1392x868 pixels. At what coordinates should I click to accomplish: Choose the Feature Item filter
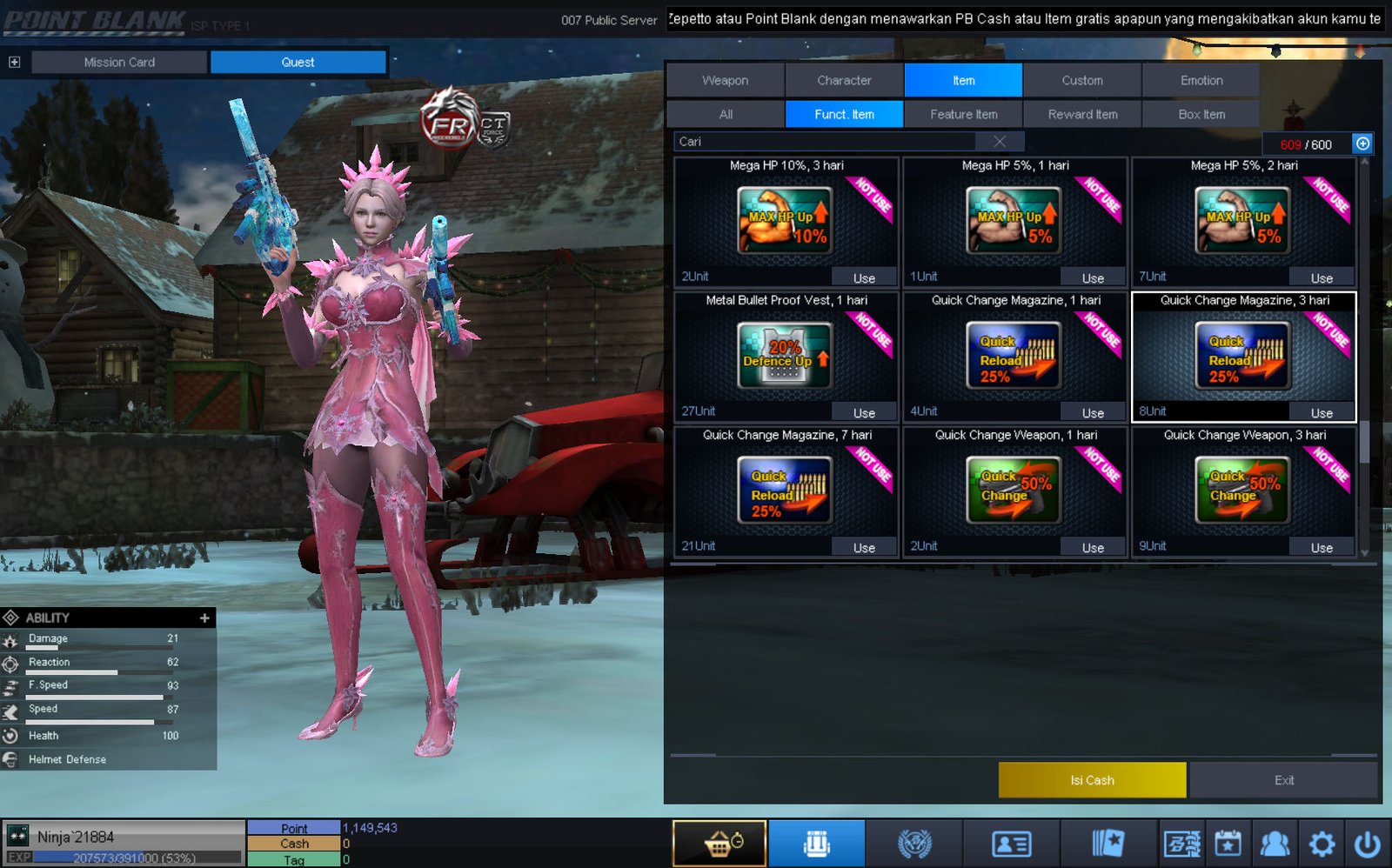(963, 114)
